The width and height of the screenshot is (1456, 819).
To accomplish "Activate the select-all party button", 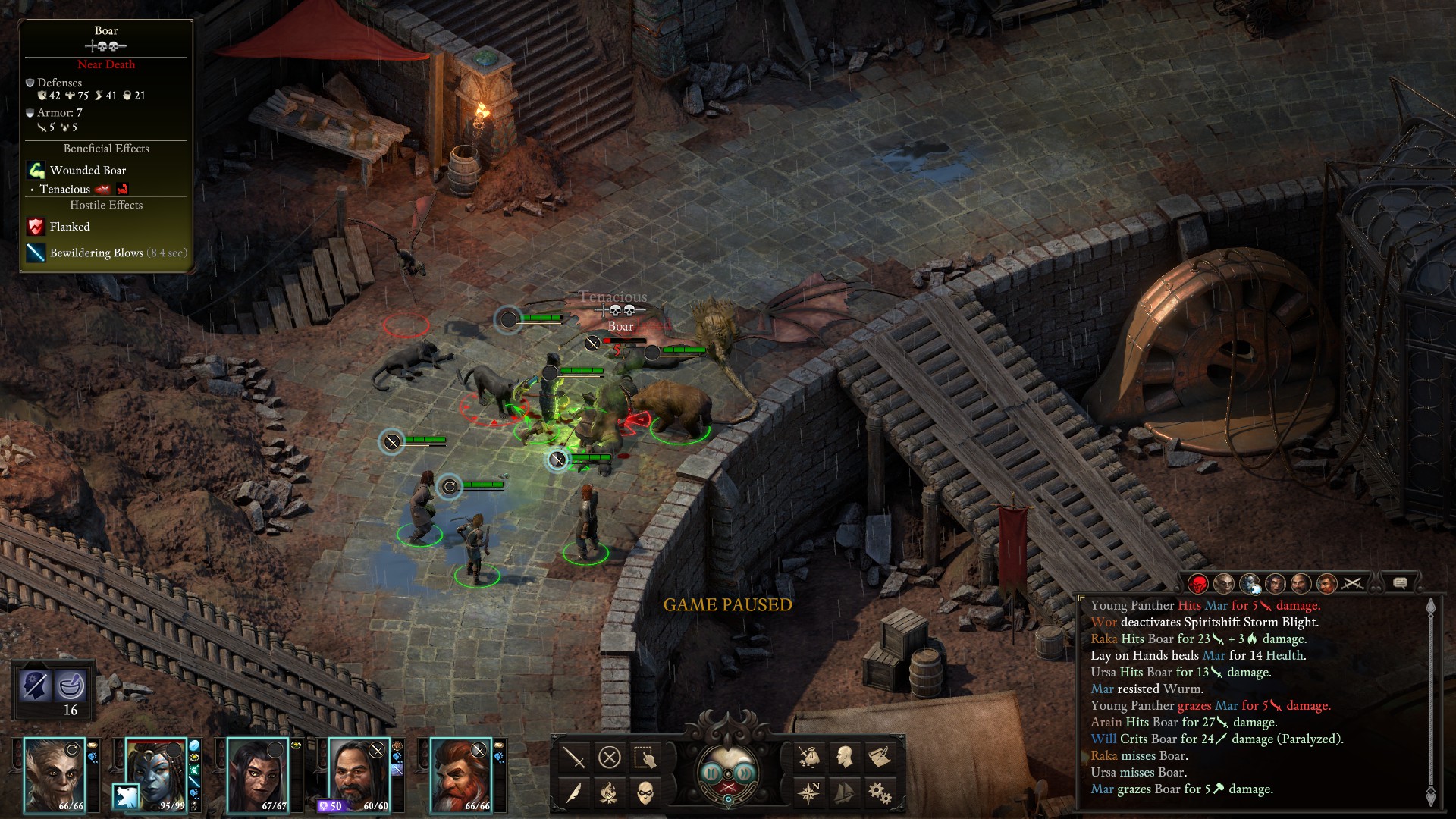I will pos(645,757).
